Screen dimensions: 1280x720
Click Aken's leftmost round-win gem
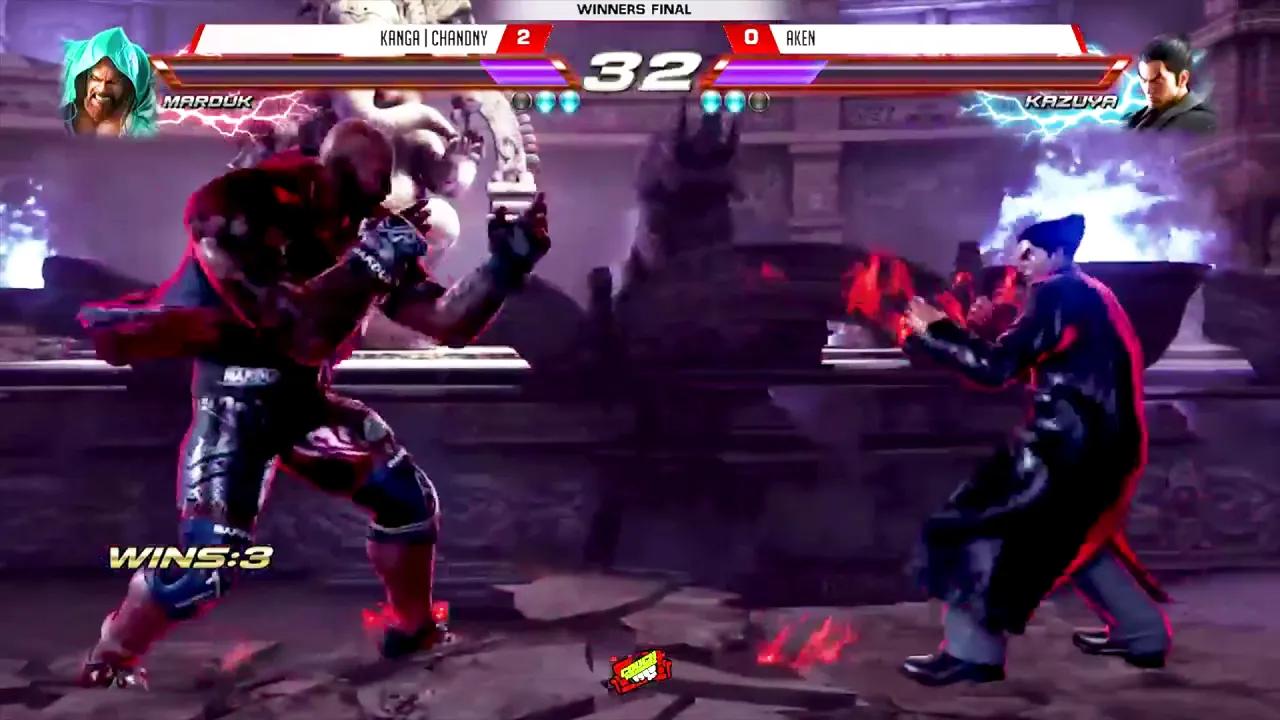point(709,100)
